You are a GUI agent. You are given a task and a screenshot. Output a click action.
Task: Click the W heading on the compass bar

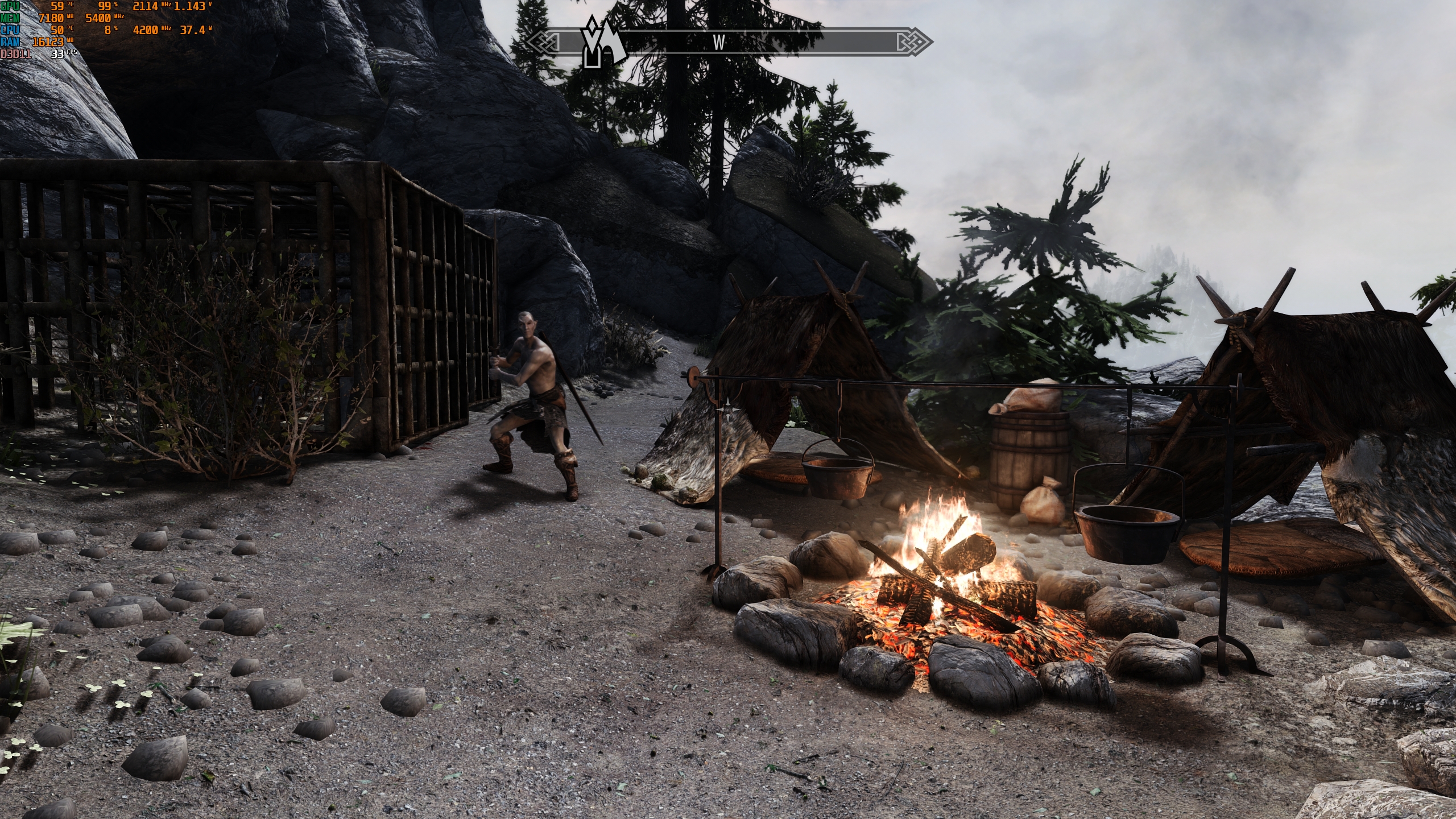(x=719, y=43)
